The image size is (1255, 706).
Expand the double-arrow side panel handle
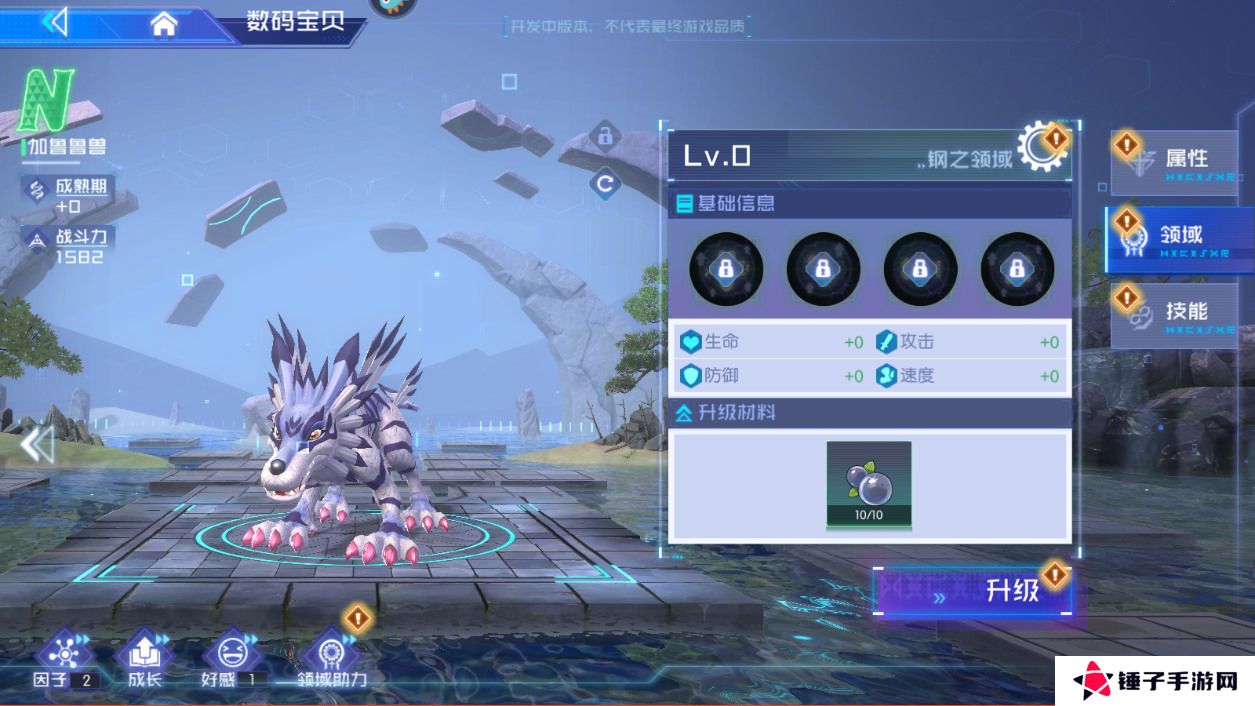point(37,443)
